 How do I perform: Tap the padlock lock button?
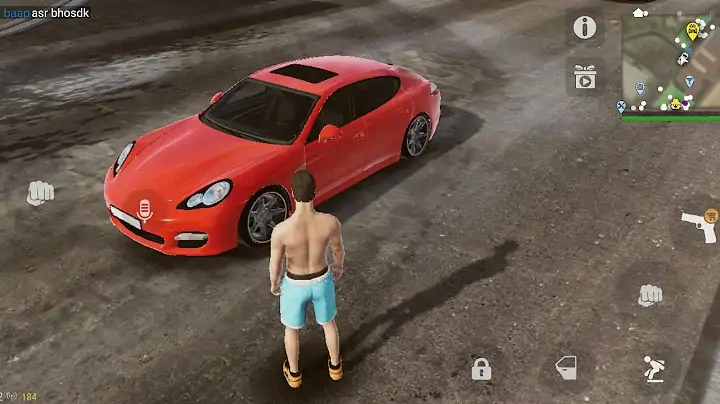click(481, 369)
